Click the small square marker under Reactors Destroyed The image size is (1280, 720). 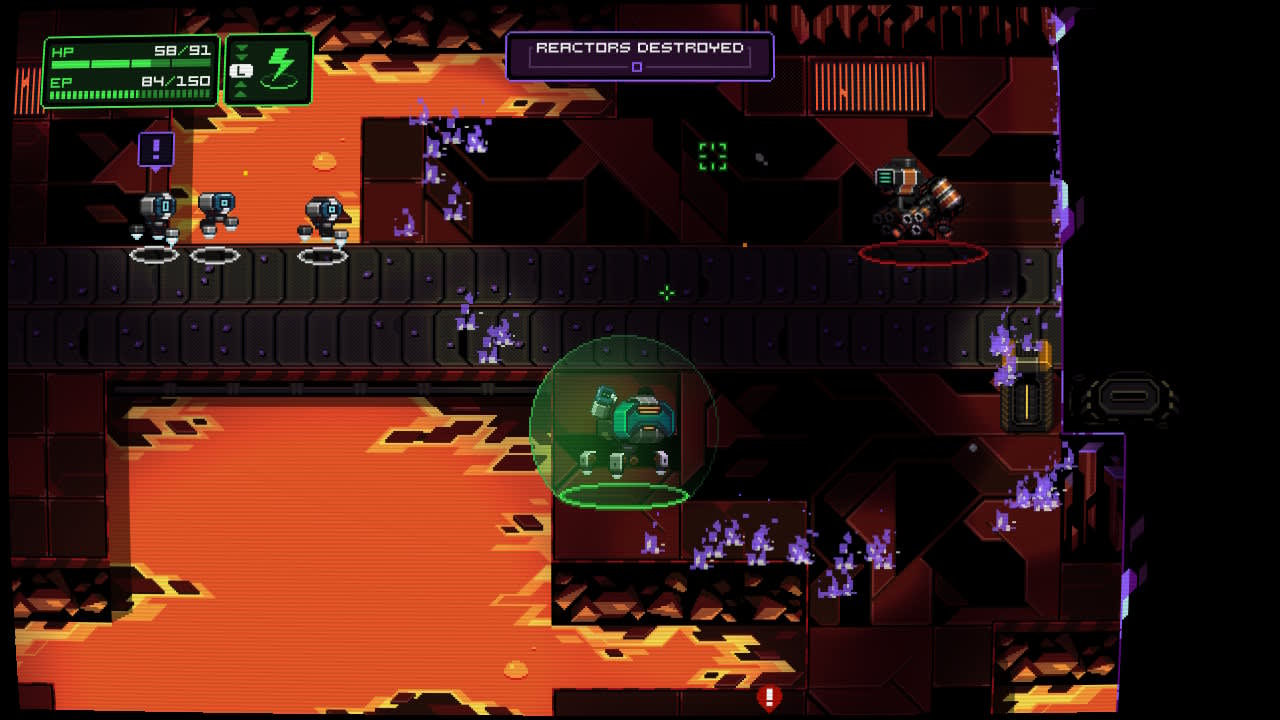click(x=637, y=66)
